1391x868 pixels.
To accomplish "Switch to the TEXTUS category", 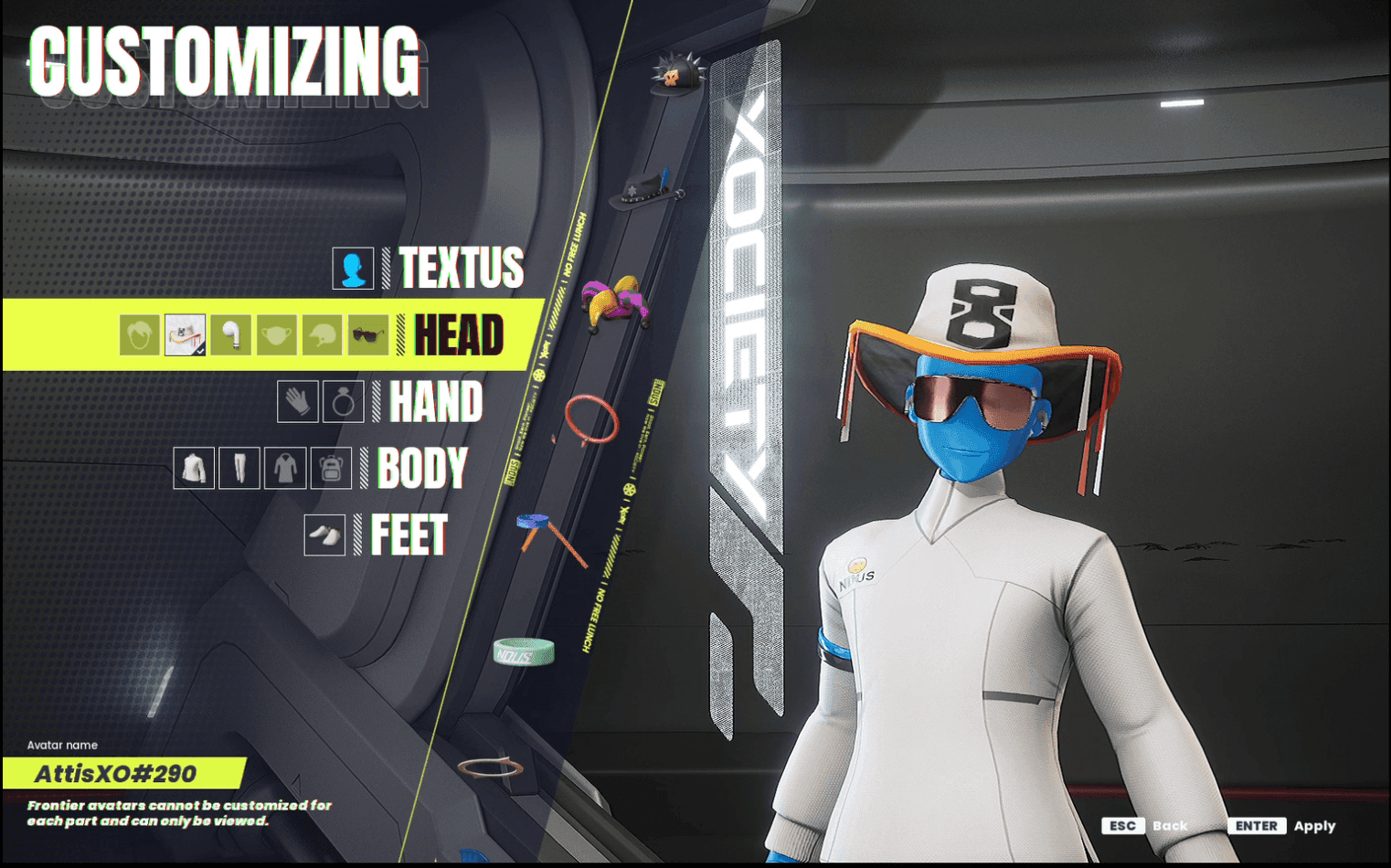I will coord(462,269).
